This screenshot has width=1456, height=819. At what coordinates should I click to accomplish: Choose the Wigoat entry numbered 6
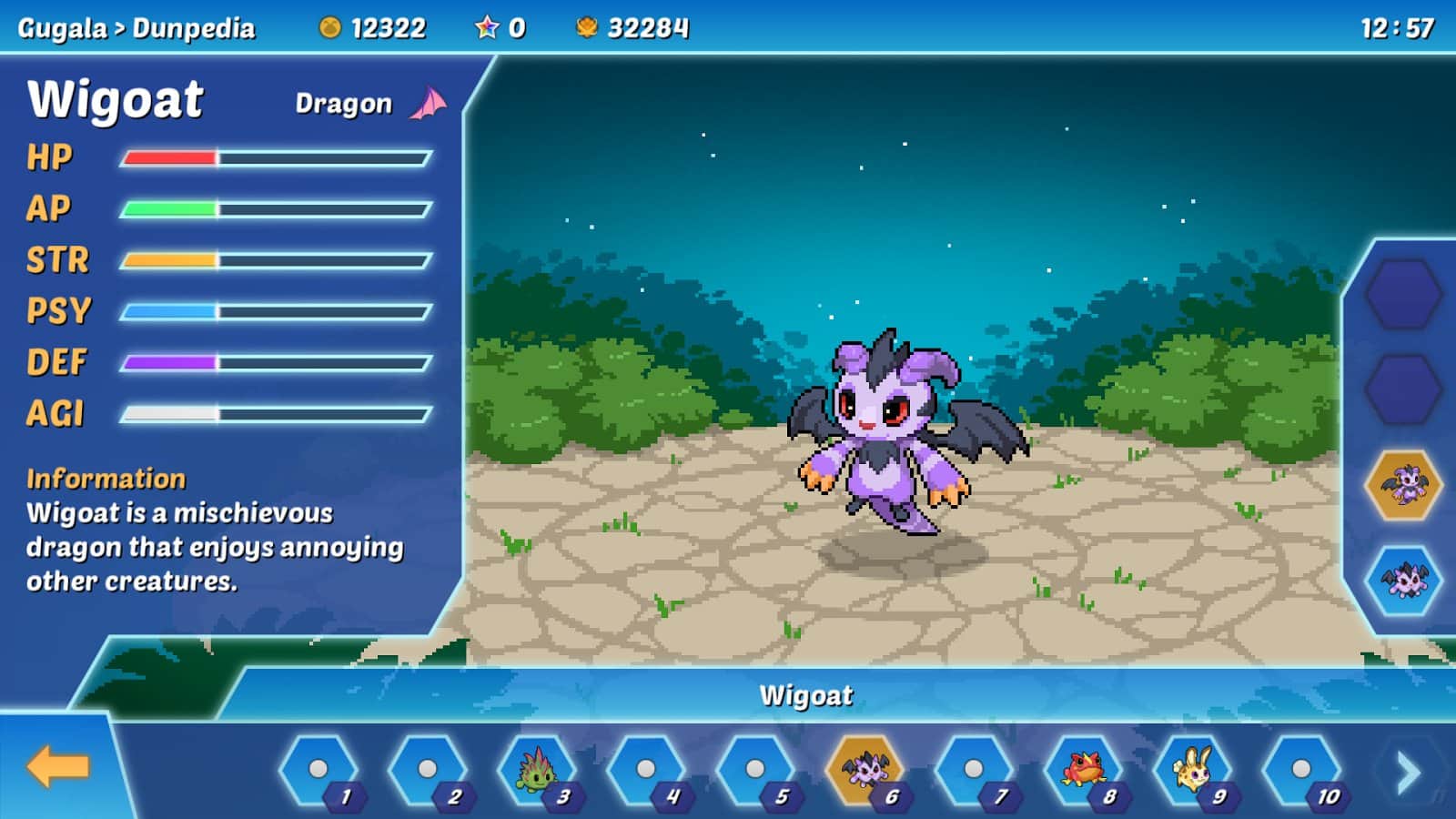click(x=864, y=770)
